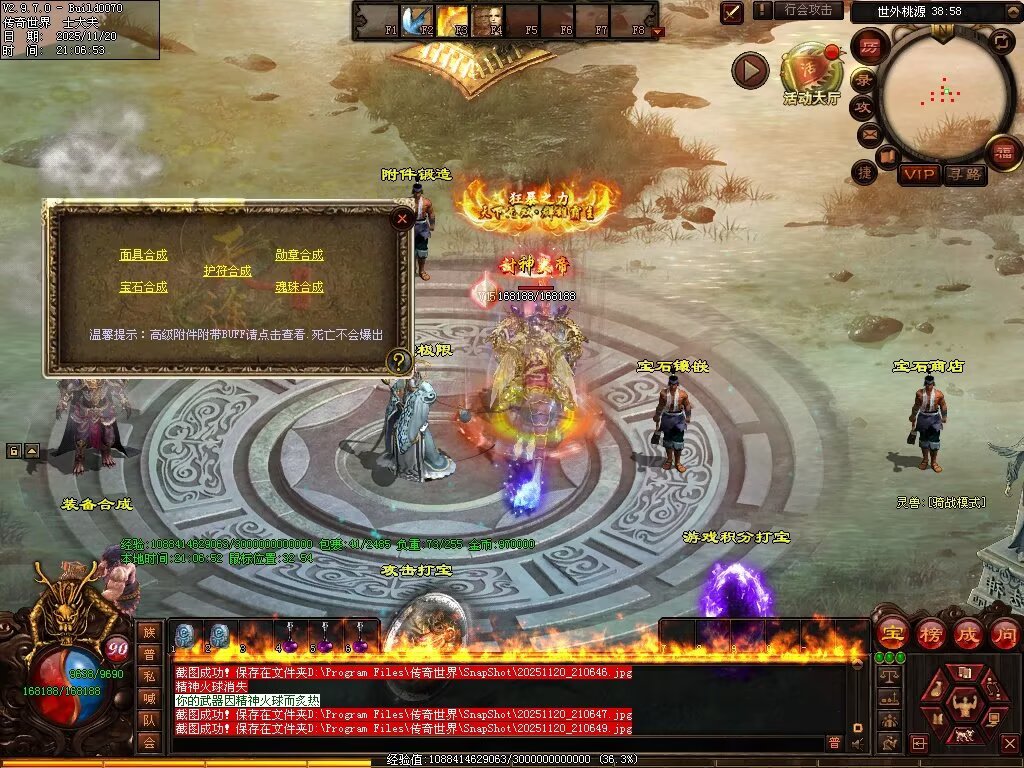
Task: Open the mail envelope icon
Action: click(869, 133)
